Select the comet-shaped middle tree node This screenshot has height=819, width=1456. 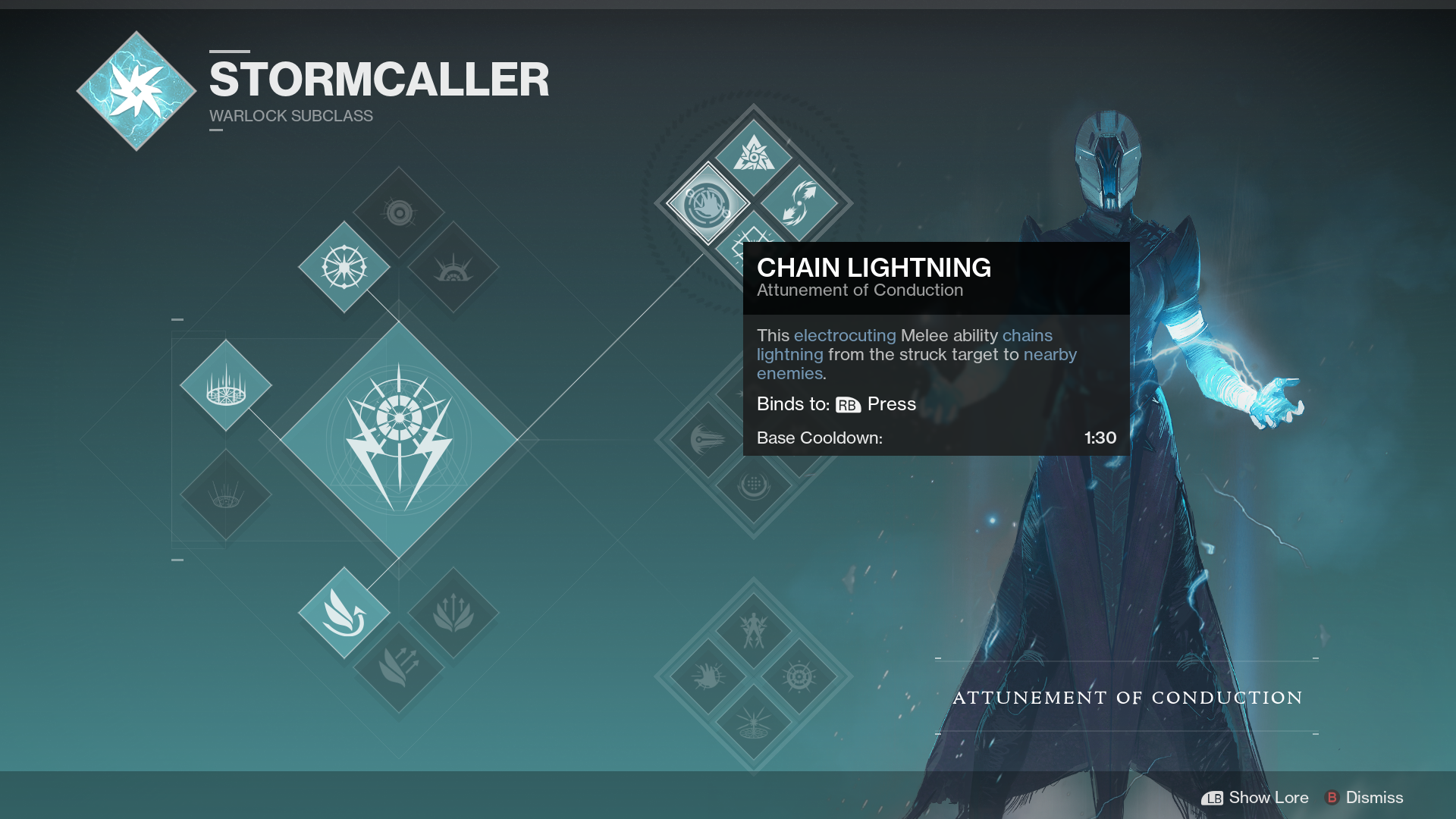[707, 439]
